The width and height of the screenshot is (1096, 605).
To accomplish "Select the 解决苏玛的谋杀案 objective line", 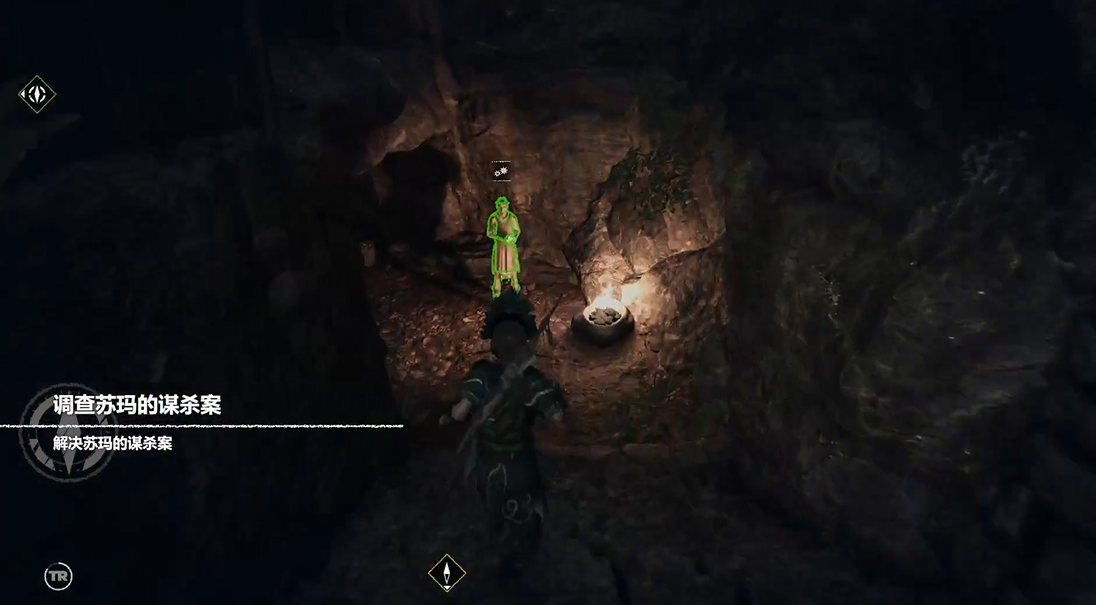I will click(113, 444).
